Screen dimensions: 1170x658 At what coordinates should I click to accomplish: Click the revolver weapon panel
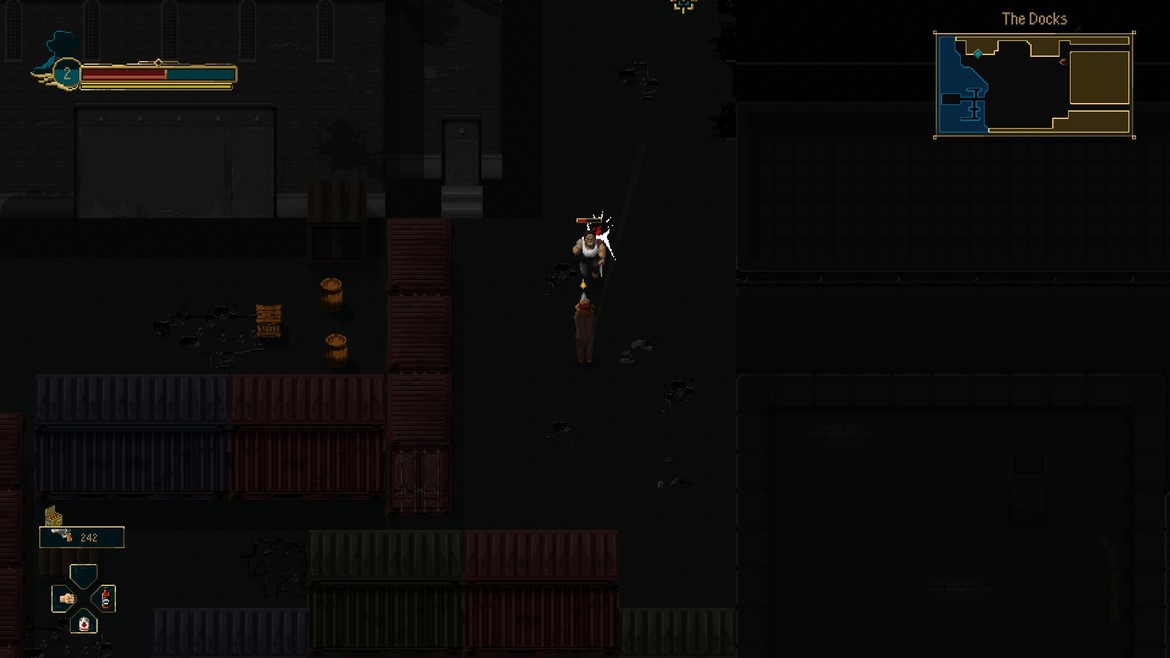81,537
